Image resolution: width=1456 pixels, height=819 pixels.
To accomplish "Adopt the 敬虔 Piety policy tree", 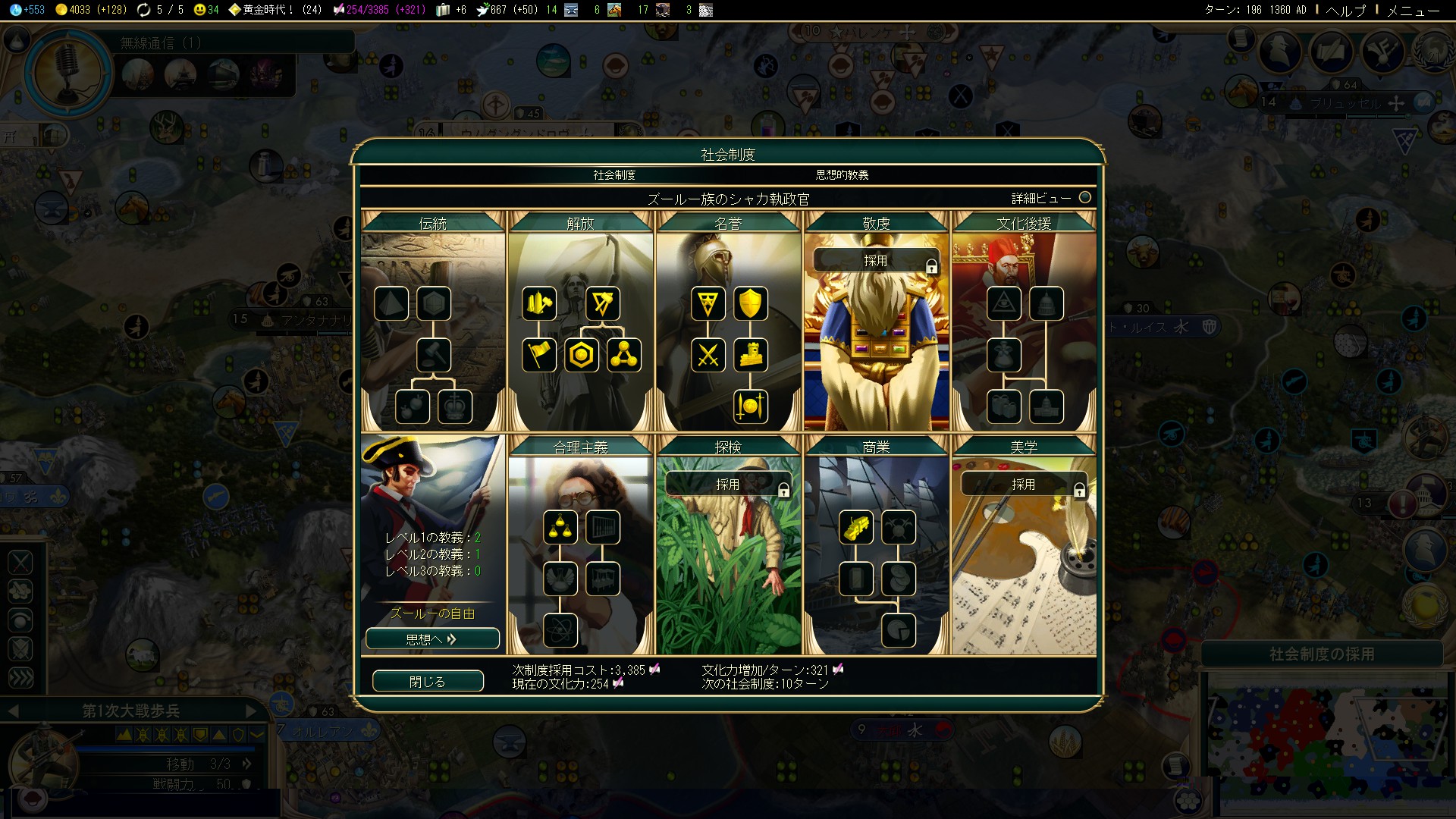I will (x=876, y=261).
